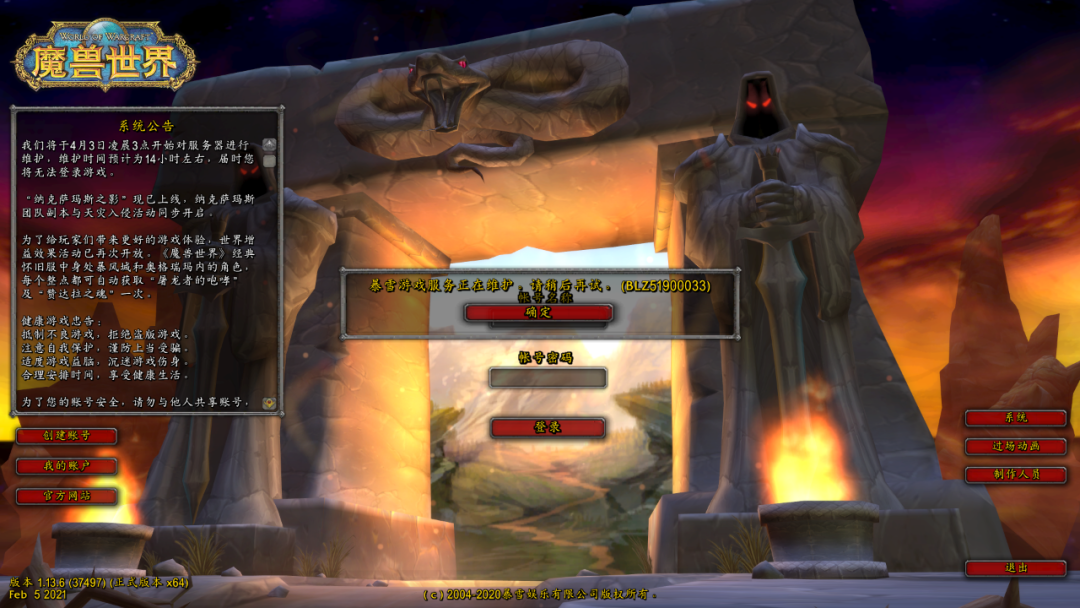Open the 我的账户 account page
The height and width of the screenshot is (608, 1080).
point(67,466)
